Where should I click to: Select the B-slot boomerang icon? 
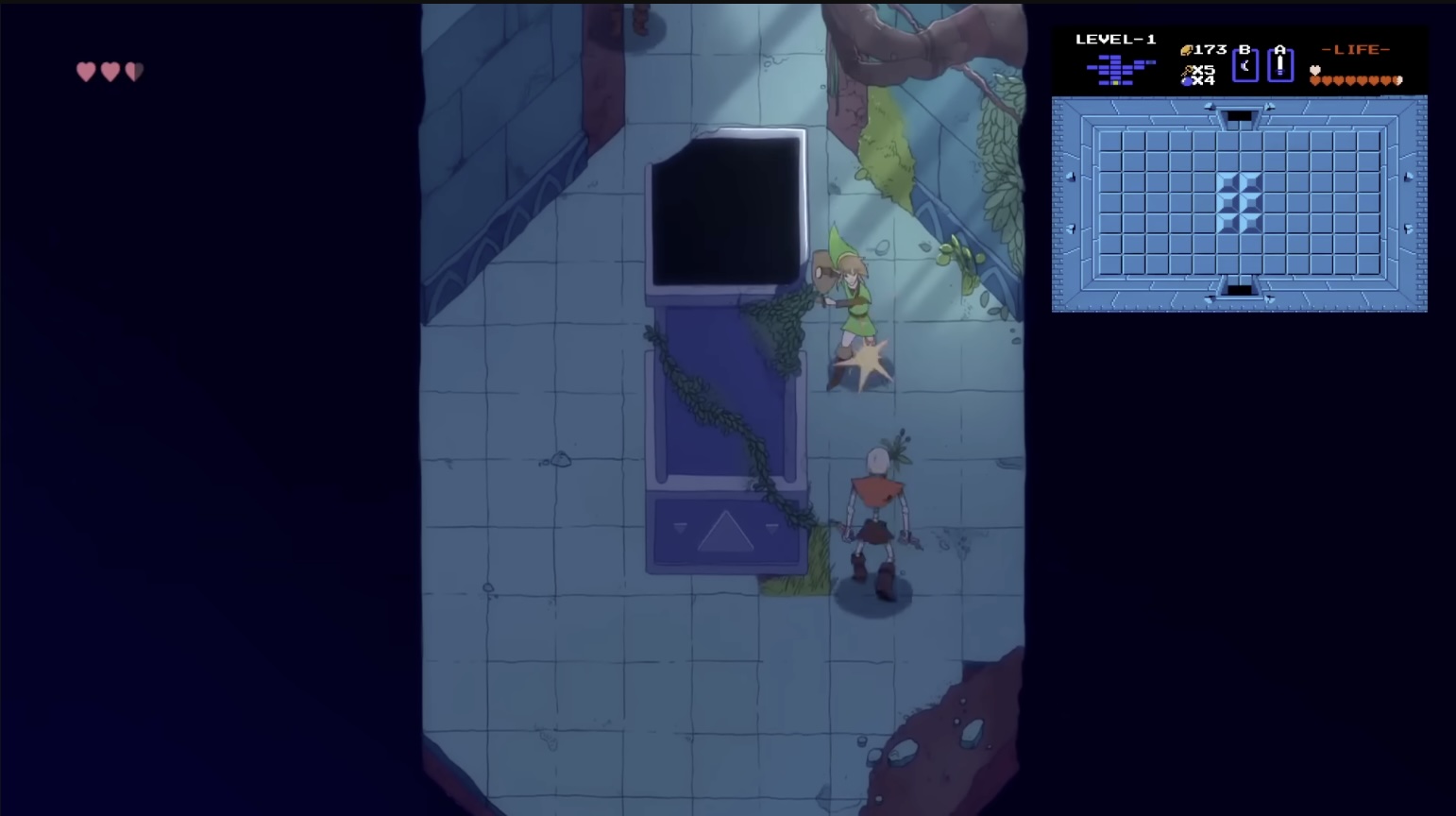[1244, 65]
